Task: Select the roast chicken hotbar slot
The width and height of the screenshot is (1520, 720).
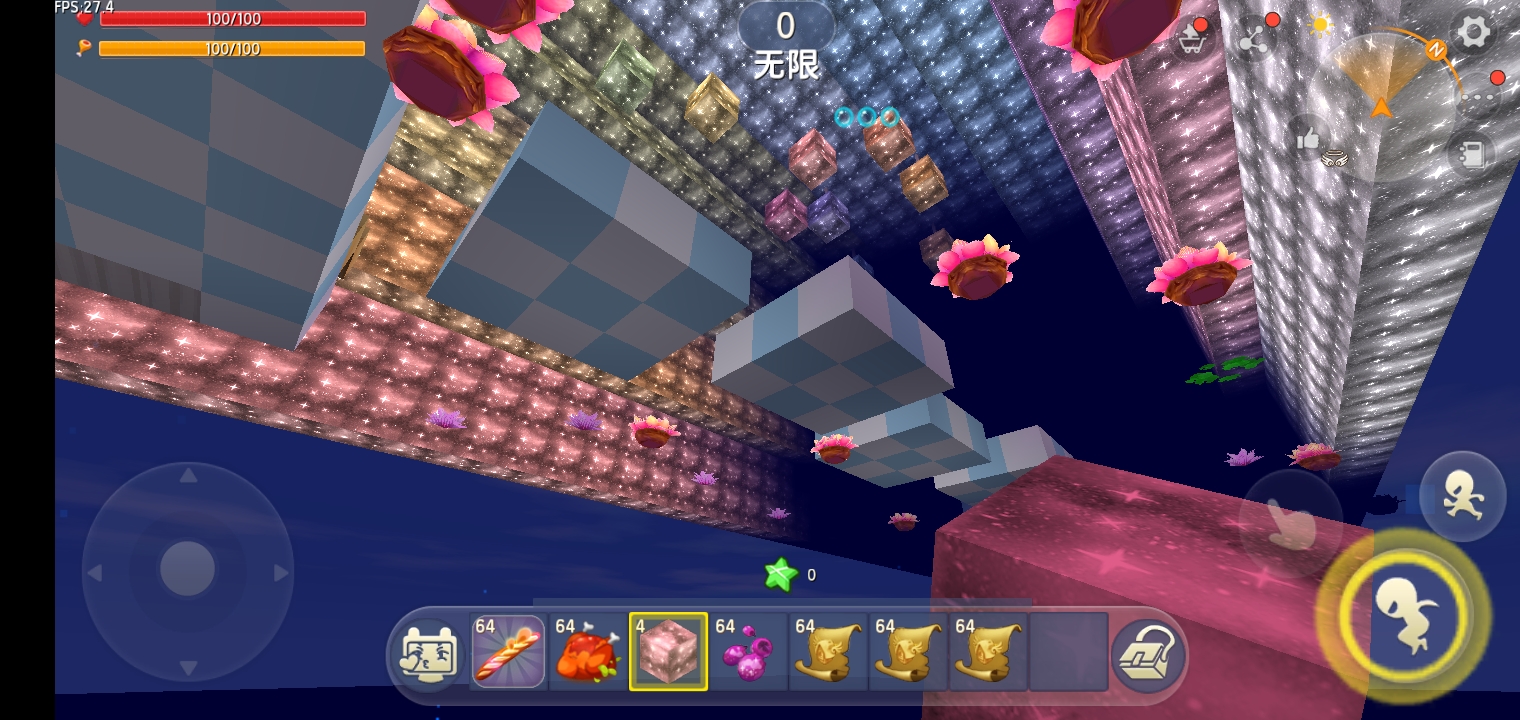Action: [x=588, y=652]
